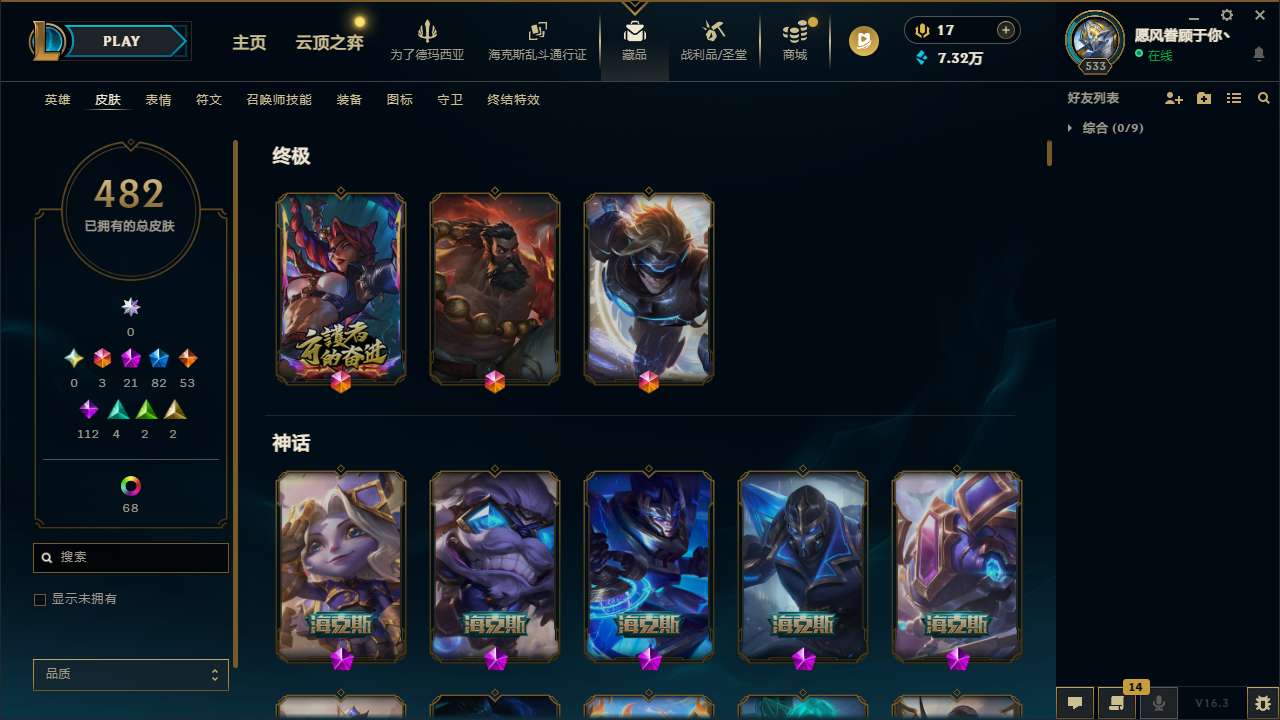1280x720 pixels.
Task: Open the notifications bell icon
Action: (1259, 52)
